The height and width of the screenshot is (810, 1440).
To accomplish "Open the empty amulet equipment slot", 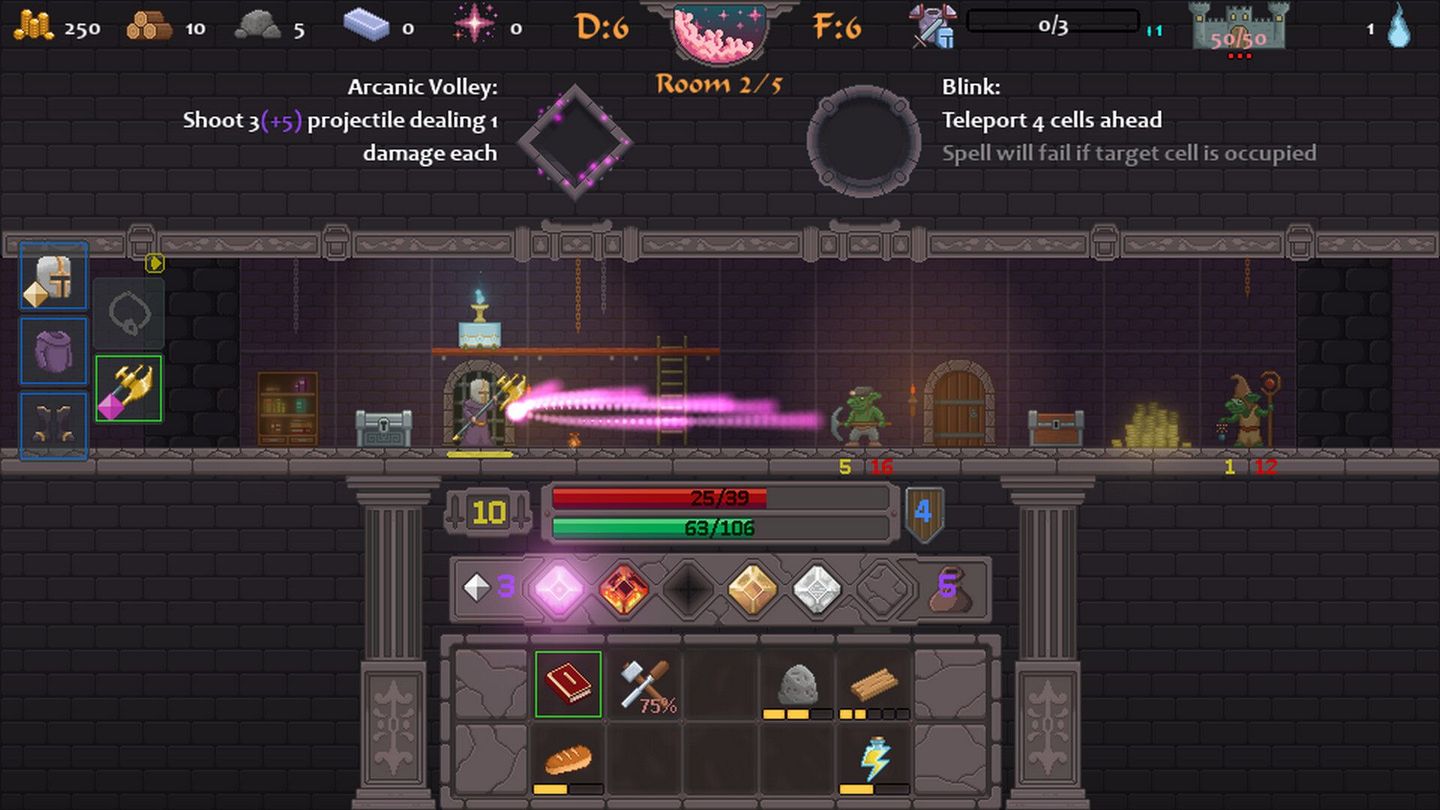I will pos(129,311).
